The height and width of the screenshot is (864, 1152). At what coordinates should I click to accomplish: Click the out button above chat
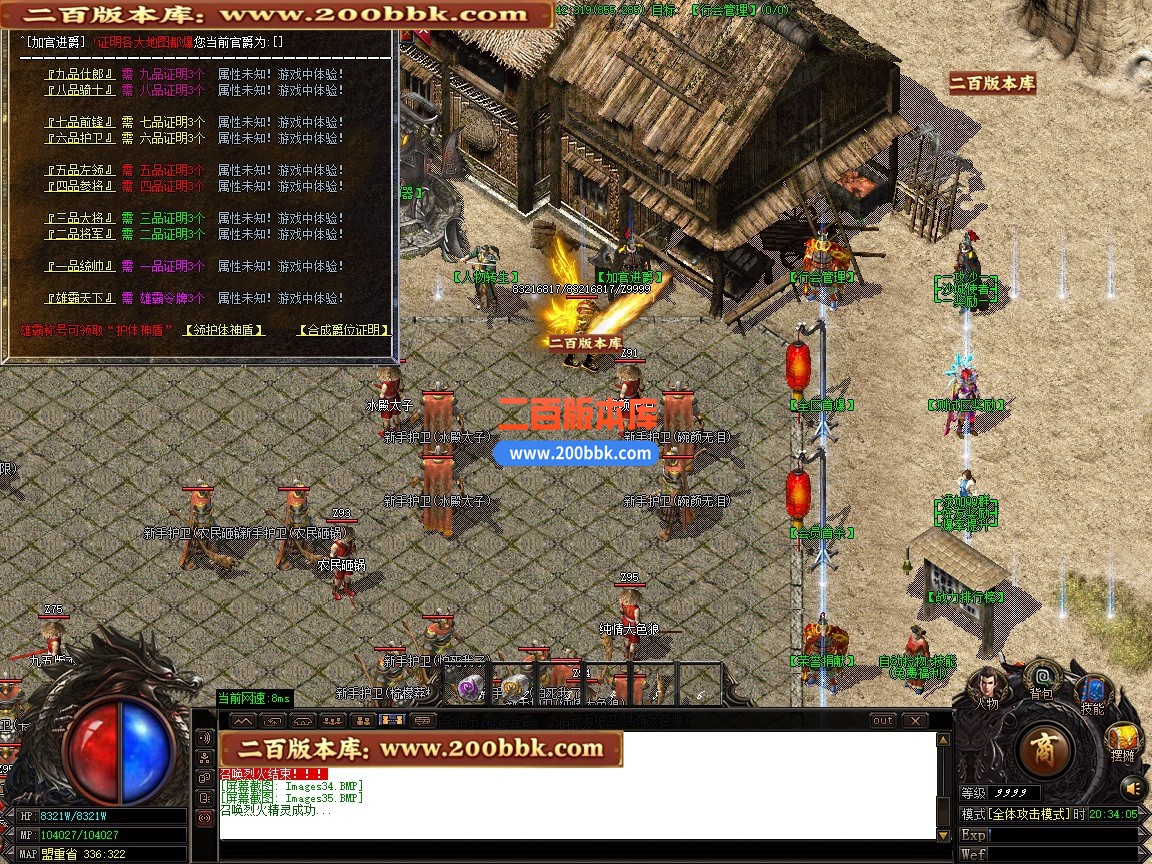[883, 720]
